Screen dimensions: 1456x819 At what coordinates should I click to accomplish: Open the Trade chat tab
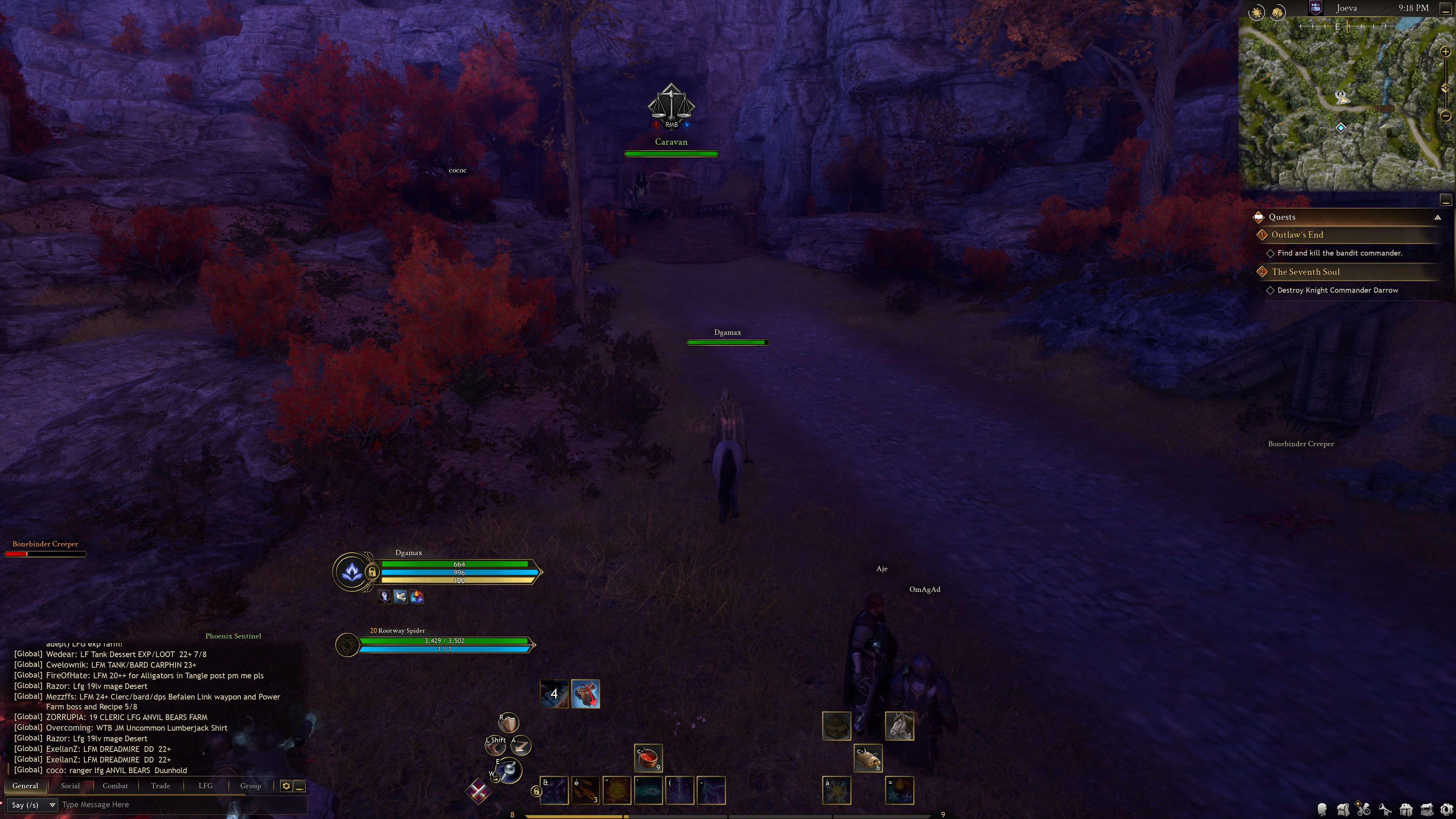(x=160, y=786)
